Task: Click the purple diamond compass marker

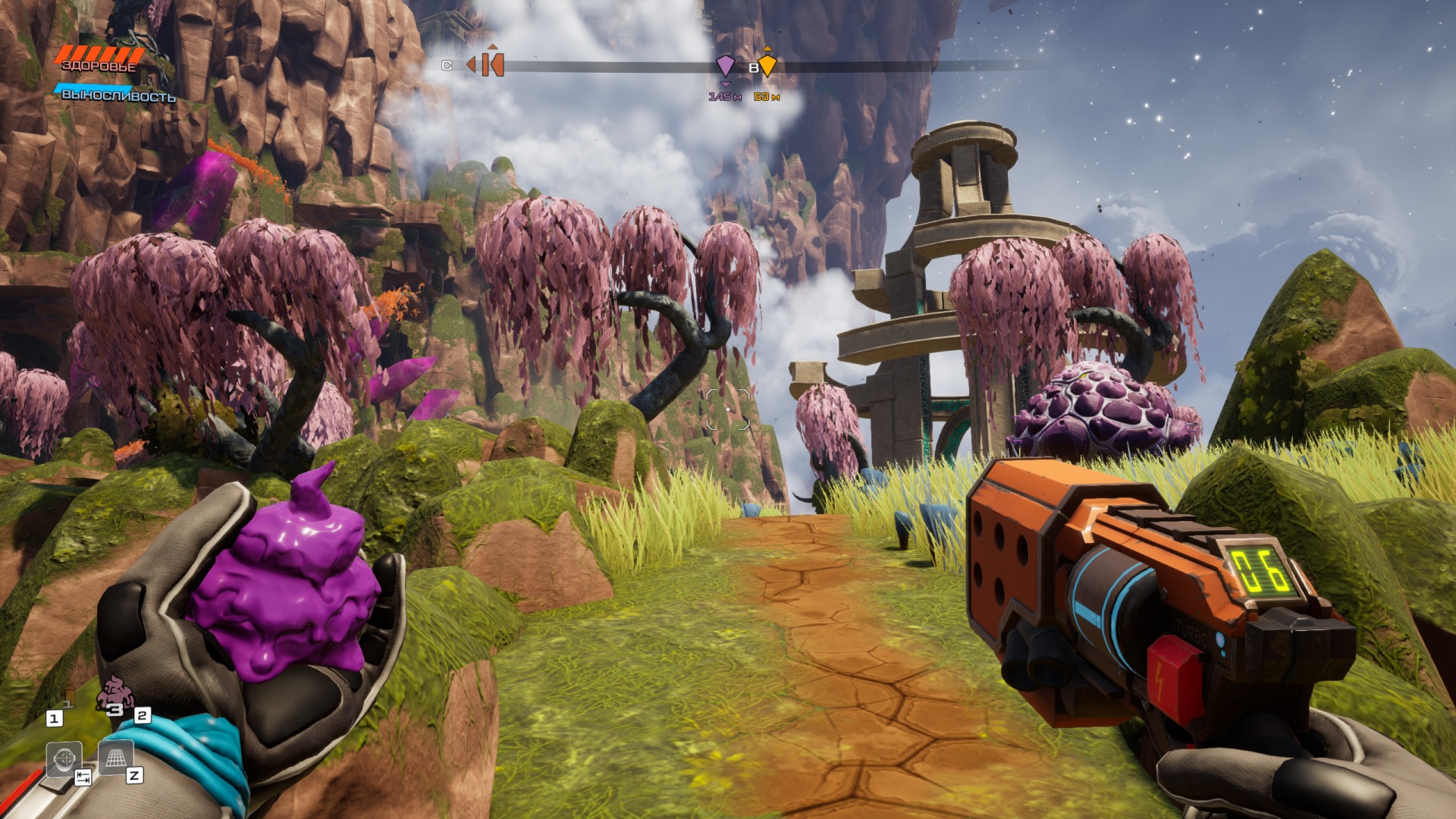Action: pos(726,66)
